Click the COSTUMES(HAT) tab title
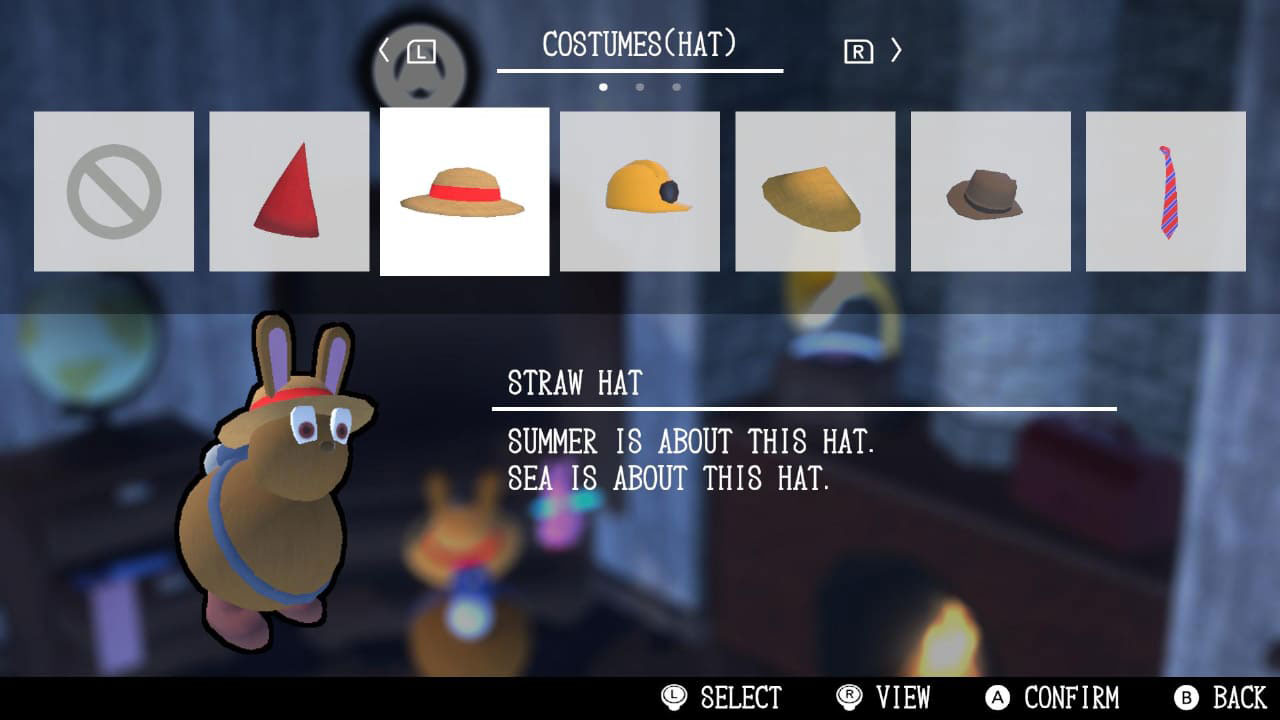Viewport: 1280px width, 720px height. click(x=639, y=42)
